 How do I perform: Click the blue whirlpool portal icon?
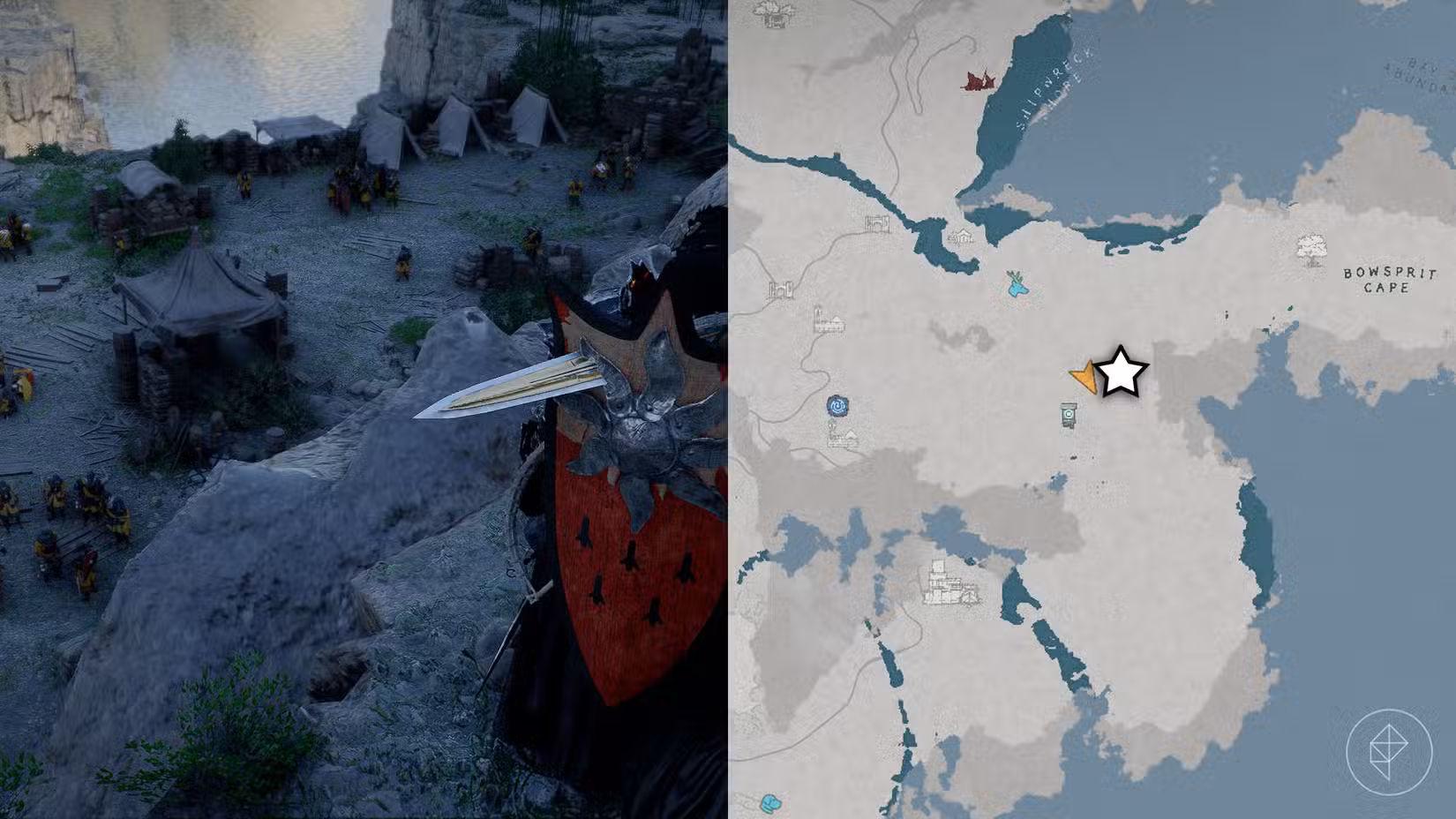point(837,406)
